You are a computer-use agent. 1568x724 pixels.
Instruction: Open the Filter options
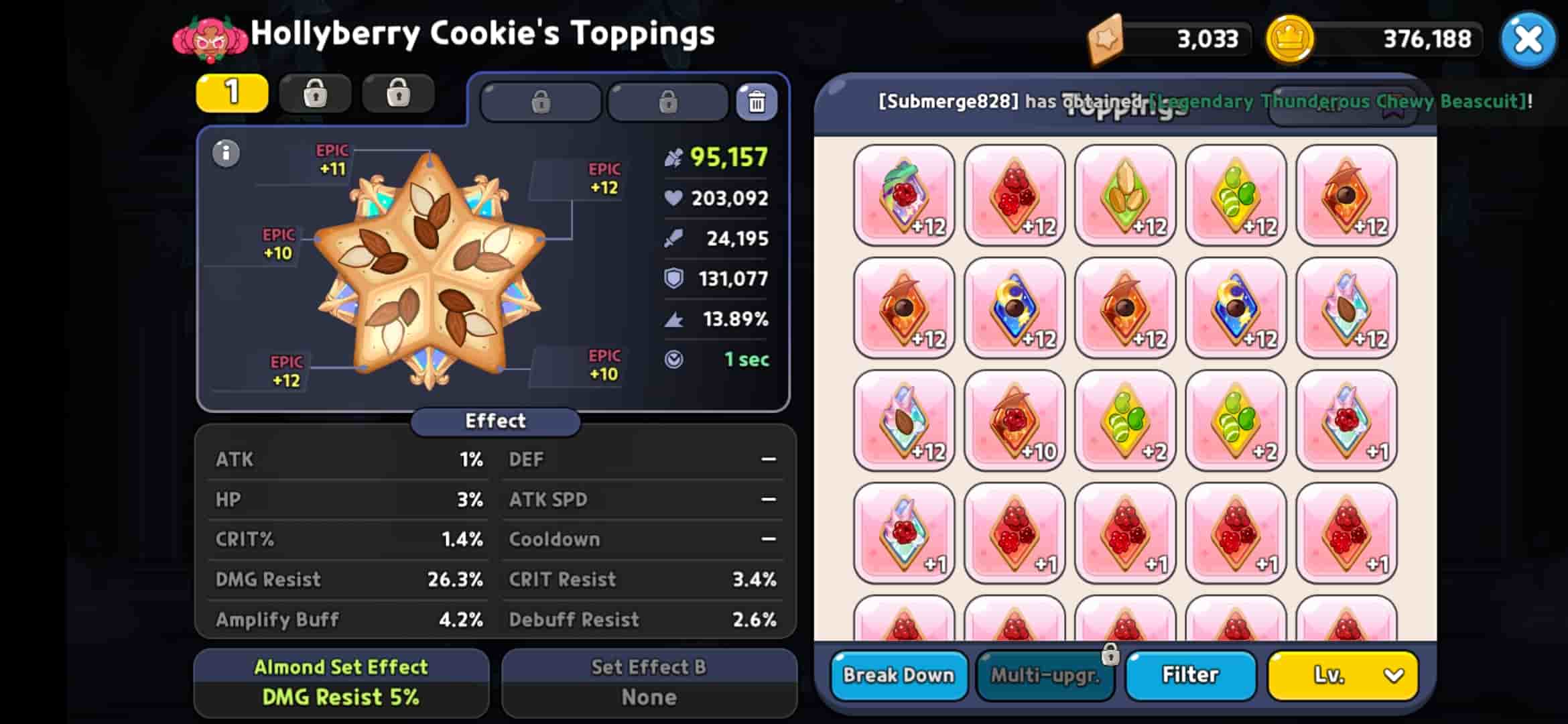[1190, 675]
